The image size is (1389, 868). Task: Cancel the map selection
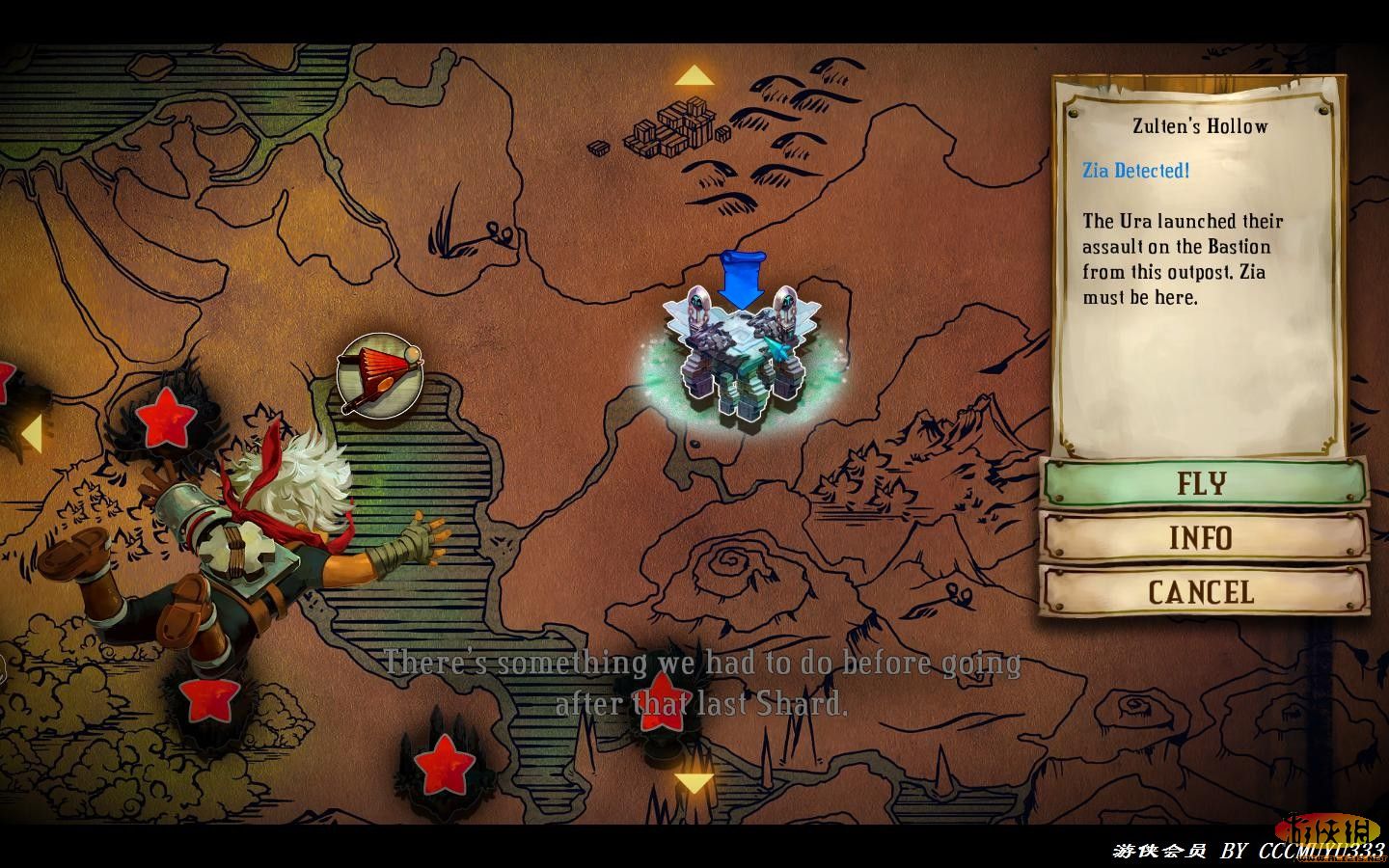click(1203, 591)
